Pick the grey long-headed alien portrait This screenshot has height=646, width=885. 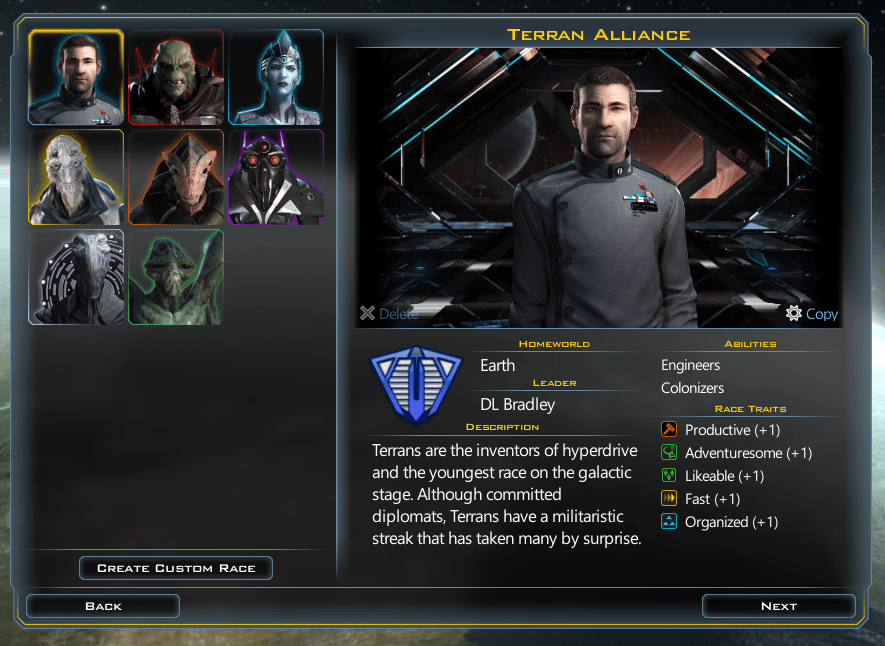76,277
